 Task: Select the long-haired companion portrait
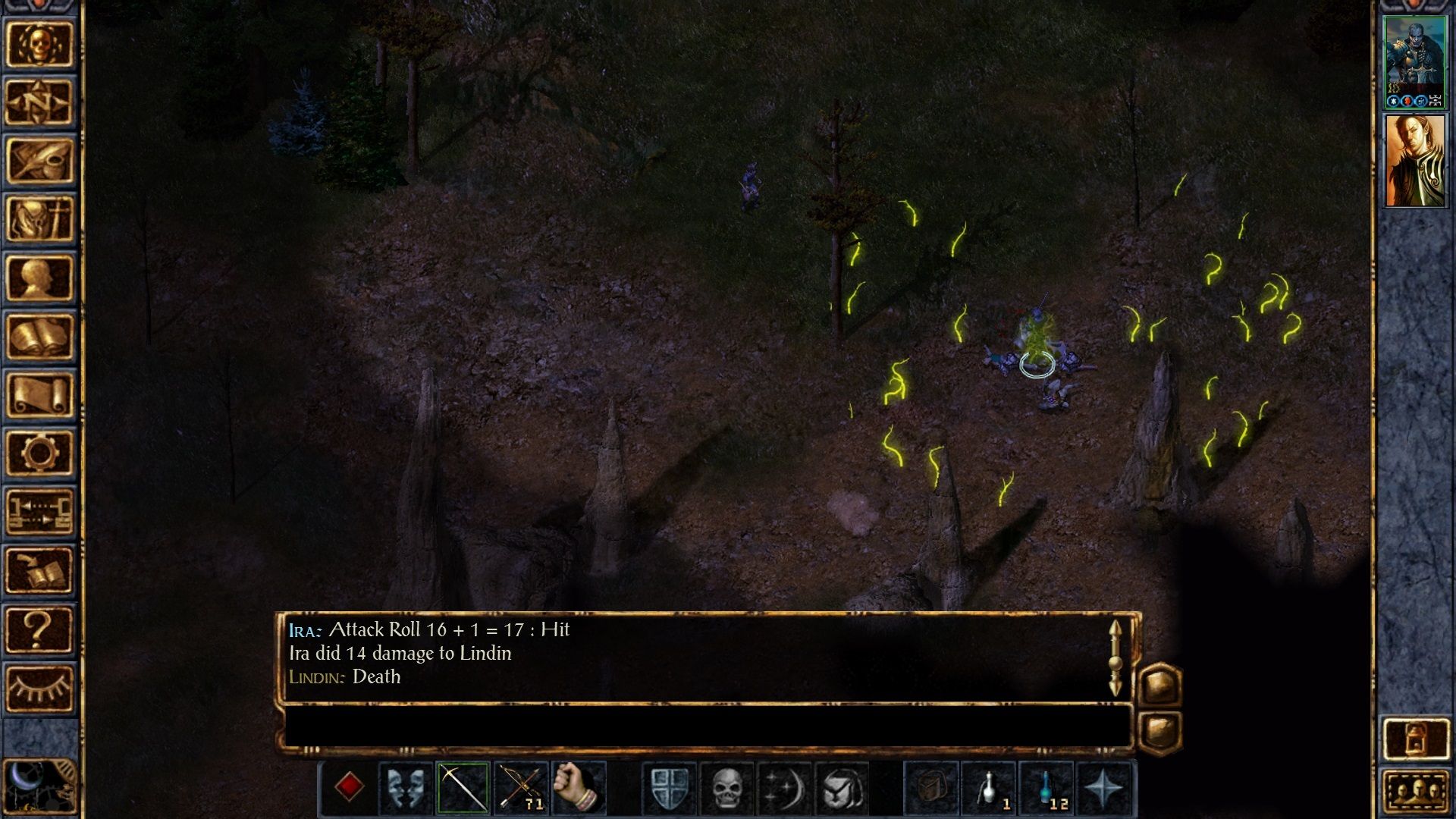pyautogui.click(x=1415, y=161)
